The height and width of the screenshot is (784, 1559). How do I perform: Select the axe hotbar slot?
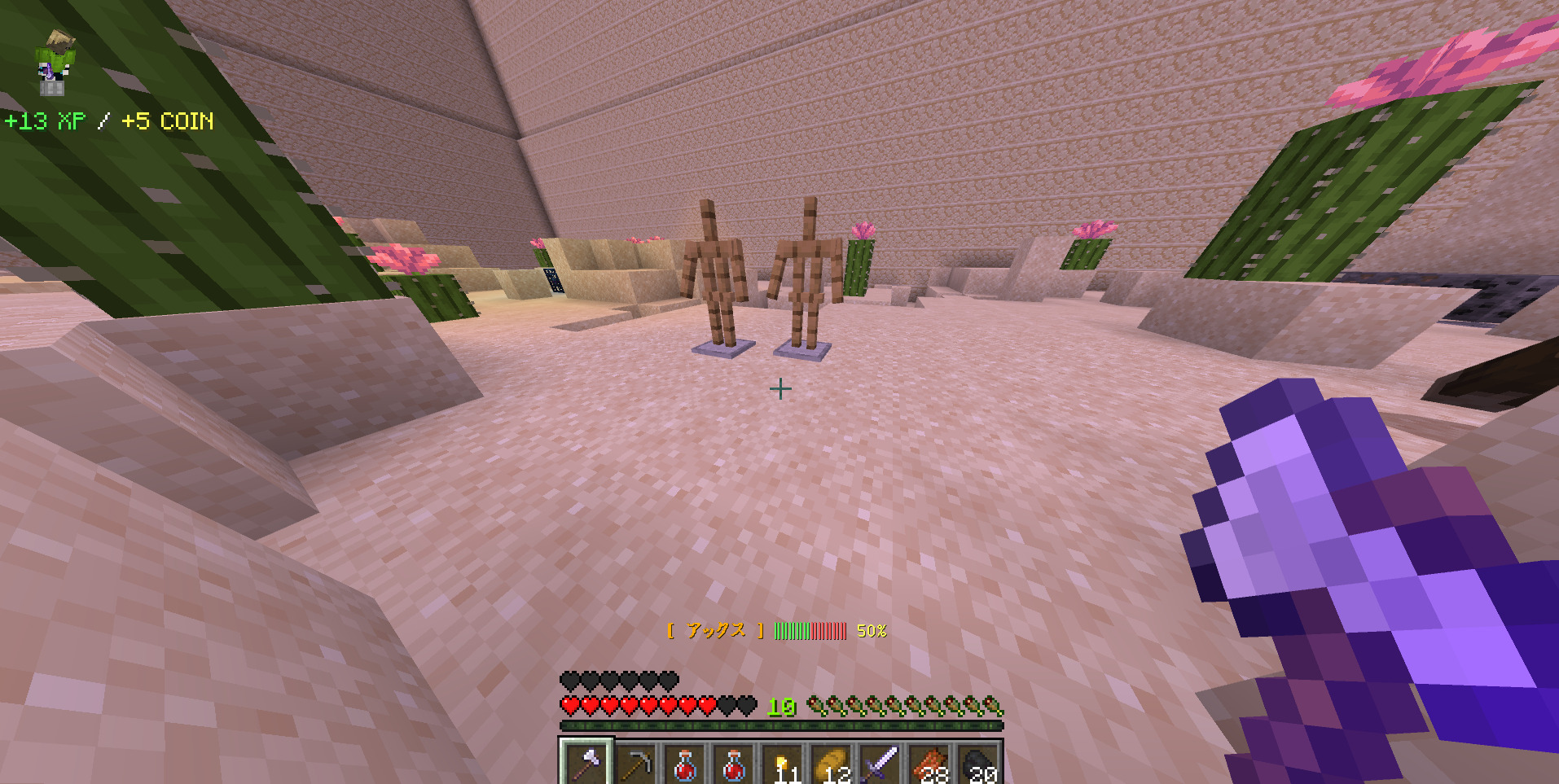point(586,764)
